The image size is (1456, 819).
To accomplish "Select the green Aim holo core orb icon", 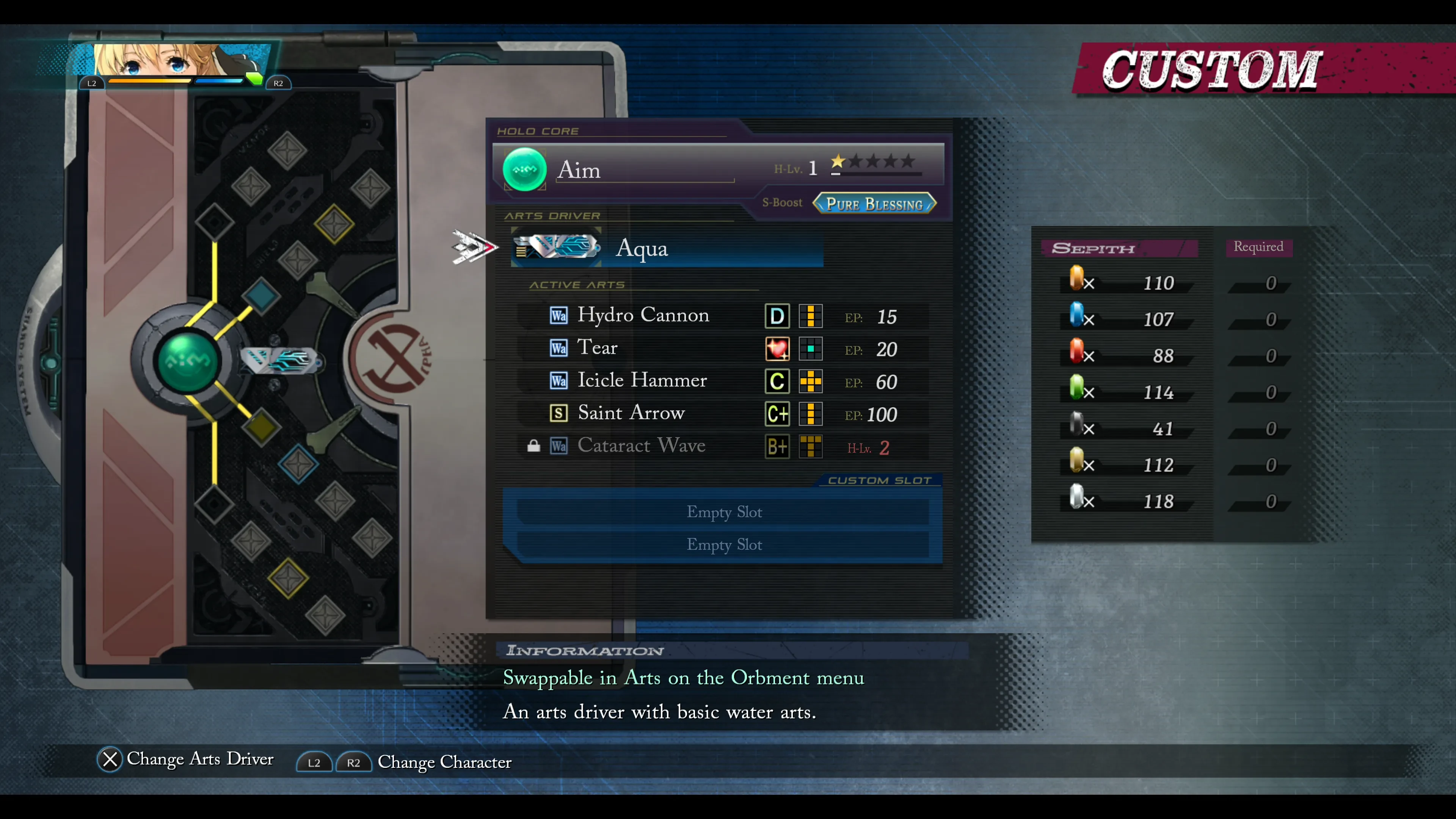I will coord(524,169).
